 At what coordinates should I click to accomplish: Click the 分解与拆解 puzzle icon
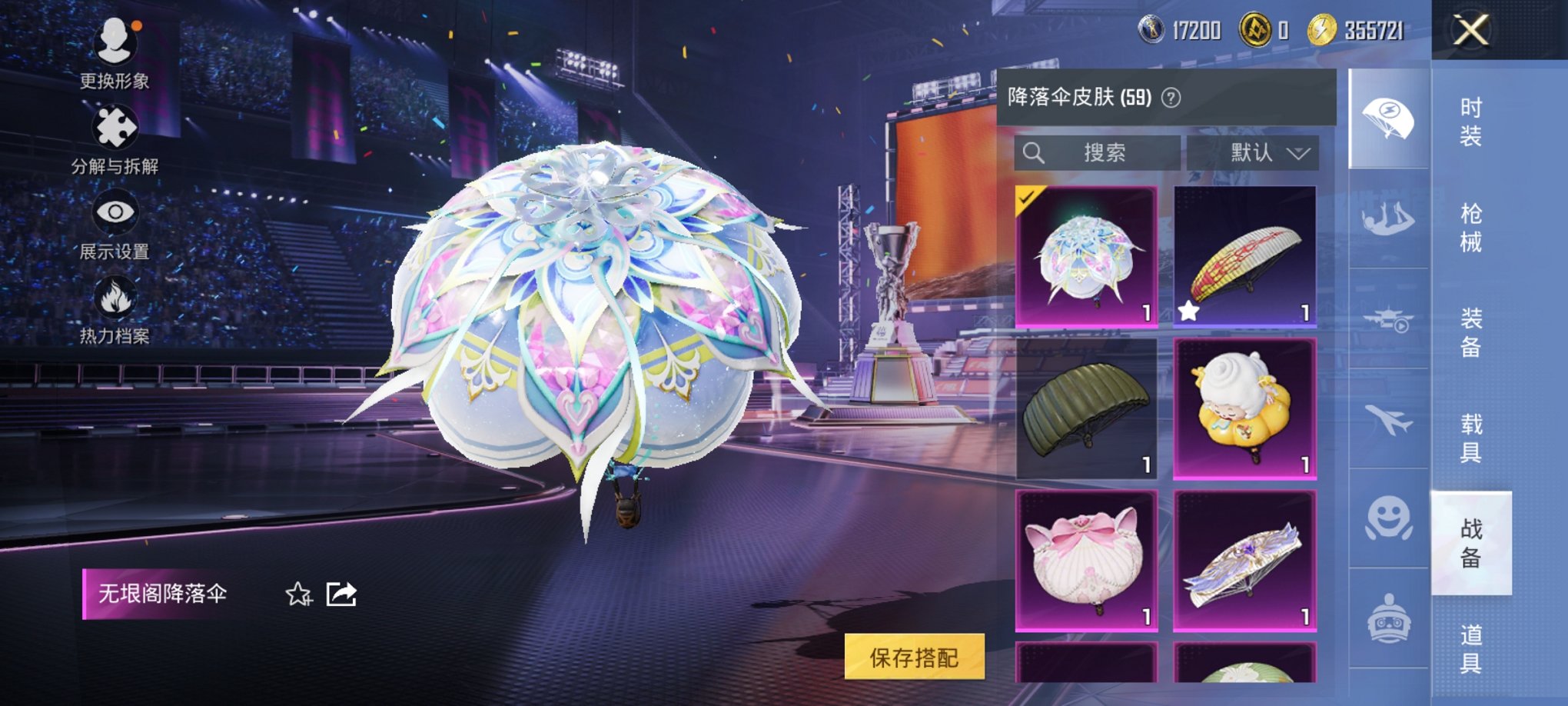pyautogui.click(x=115, y=125)
